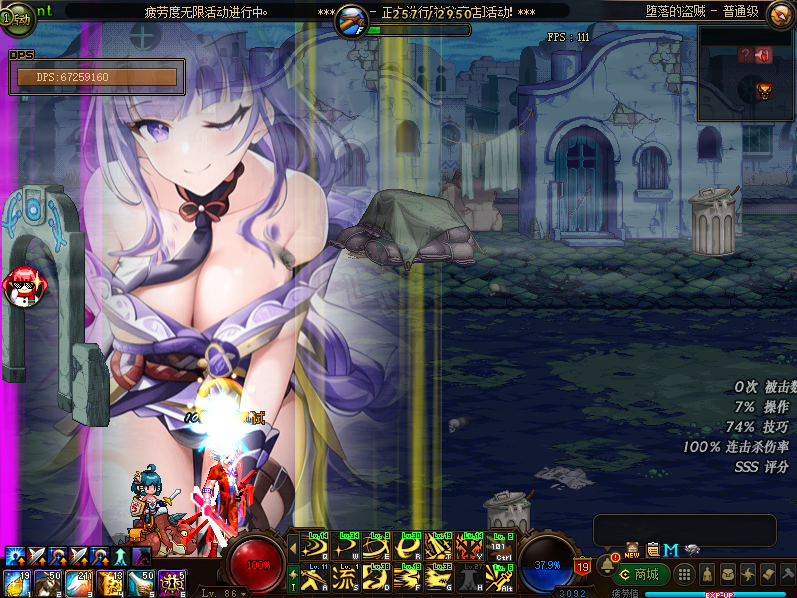Activate the Alt key skill icon
The height and width of the screenshot is (598, 797).
[501, 578]
